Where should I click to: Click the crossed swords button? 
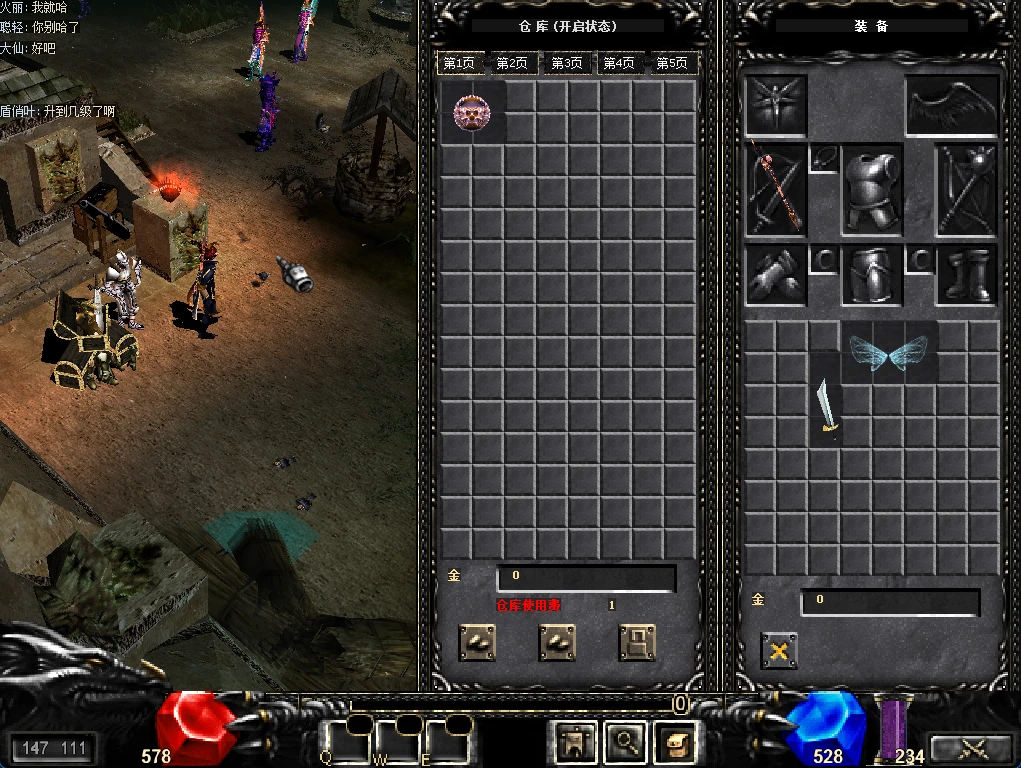[969, 748]
